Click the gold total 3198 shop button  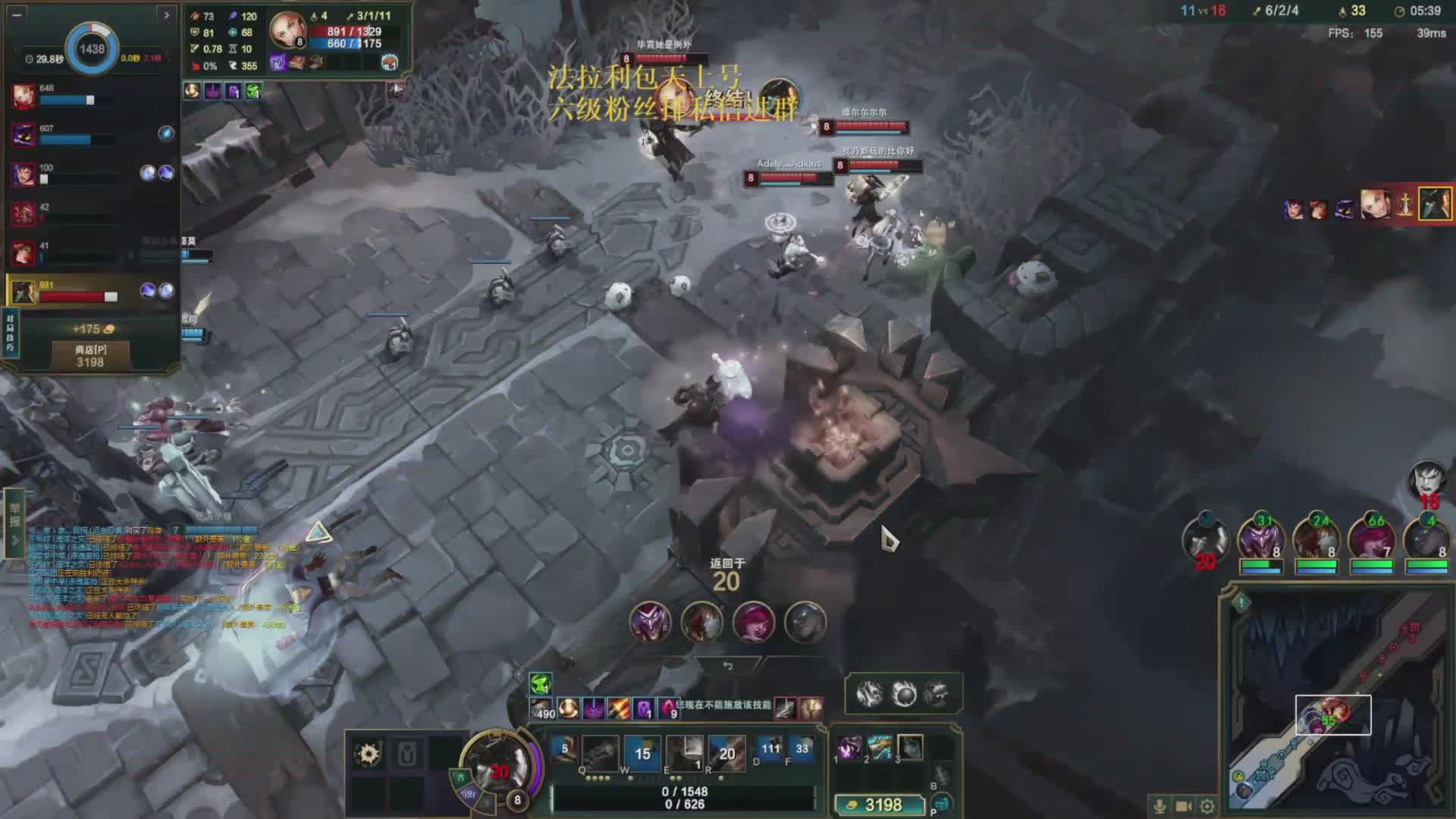coord(879,805)
